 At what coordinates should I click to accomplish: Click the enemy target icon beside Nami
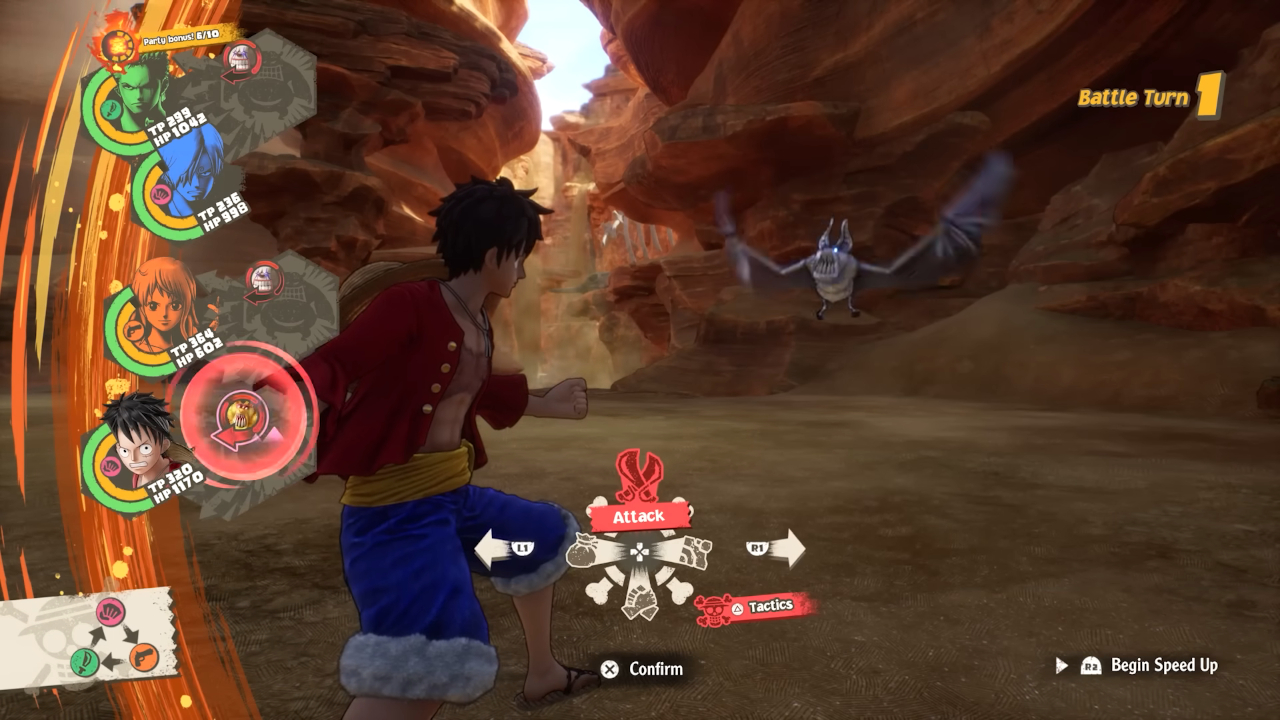pyautogui.click(x=264, y=281)
